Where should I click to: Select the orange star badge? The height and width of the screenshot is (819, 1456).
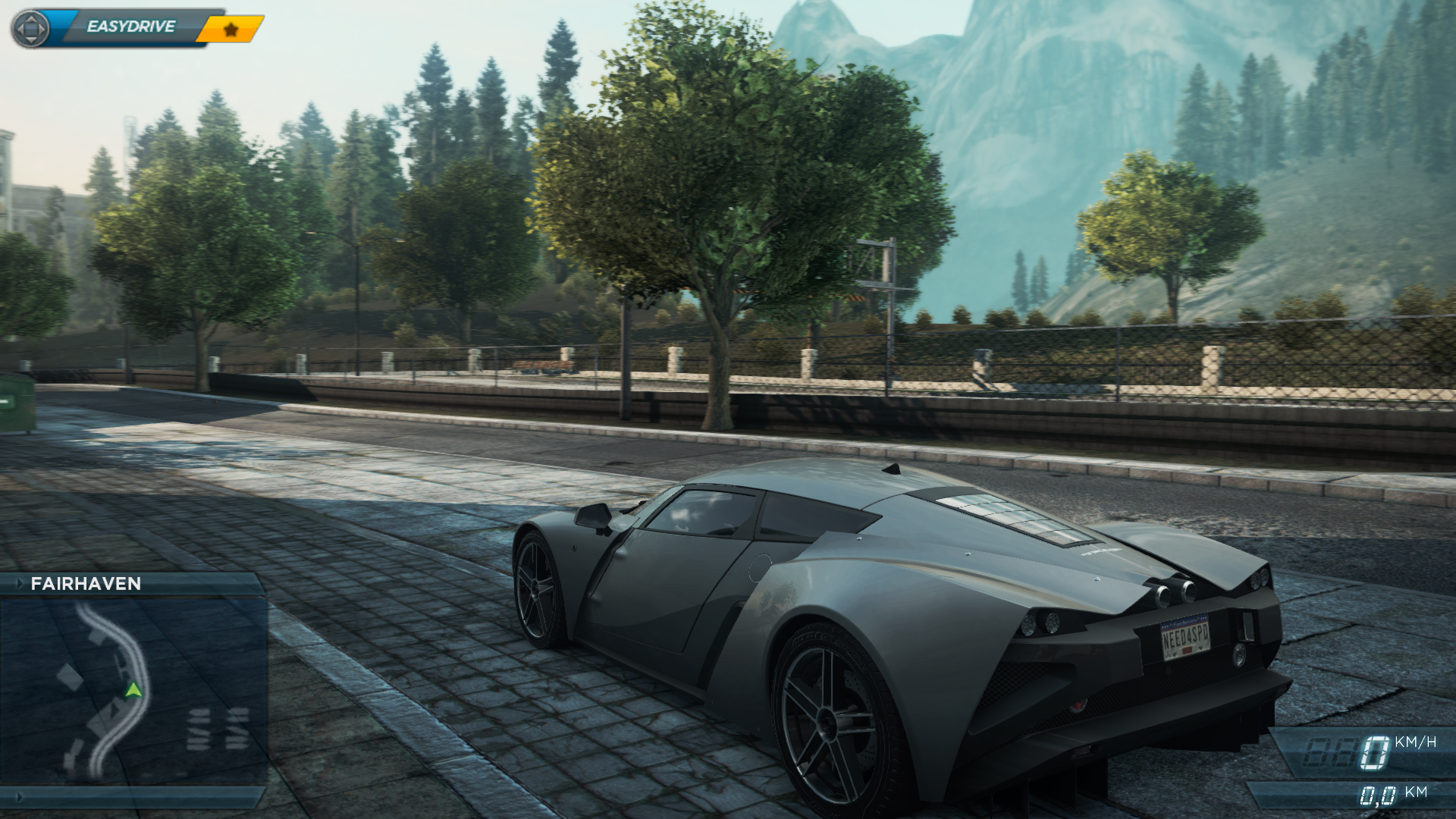coord(231,30)
